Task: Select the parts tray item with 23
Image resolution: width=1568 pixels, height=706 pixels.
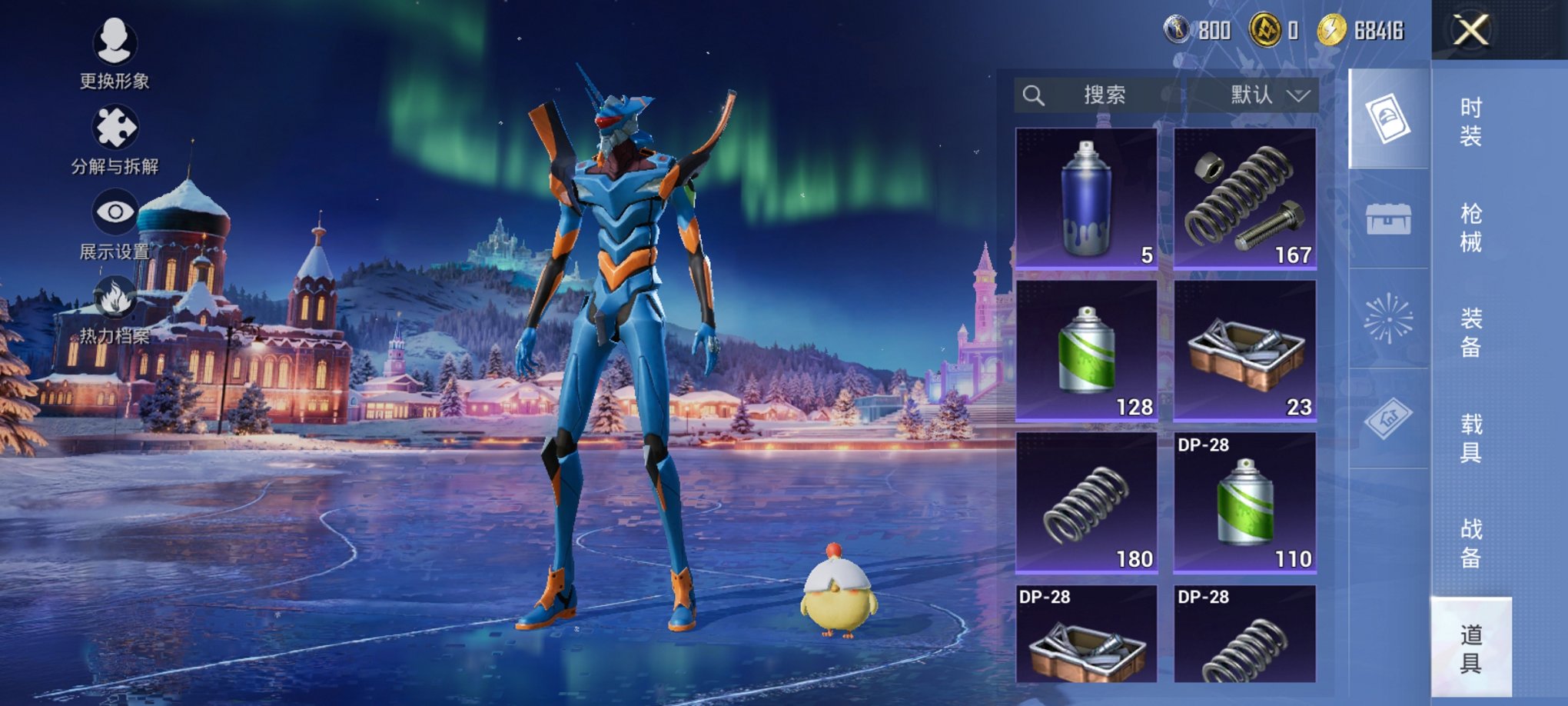Action: tap(1245, 351)
